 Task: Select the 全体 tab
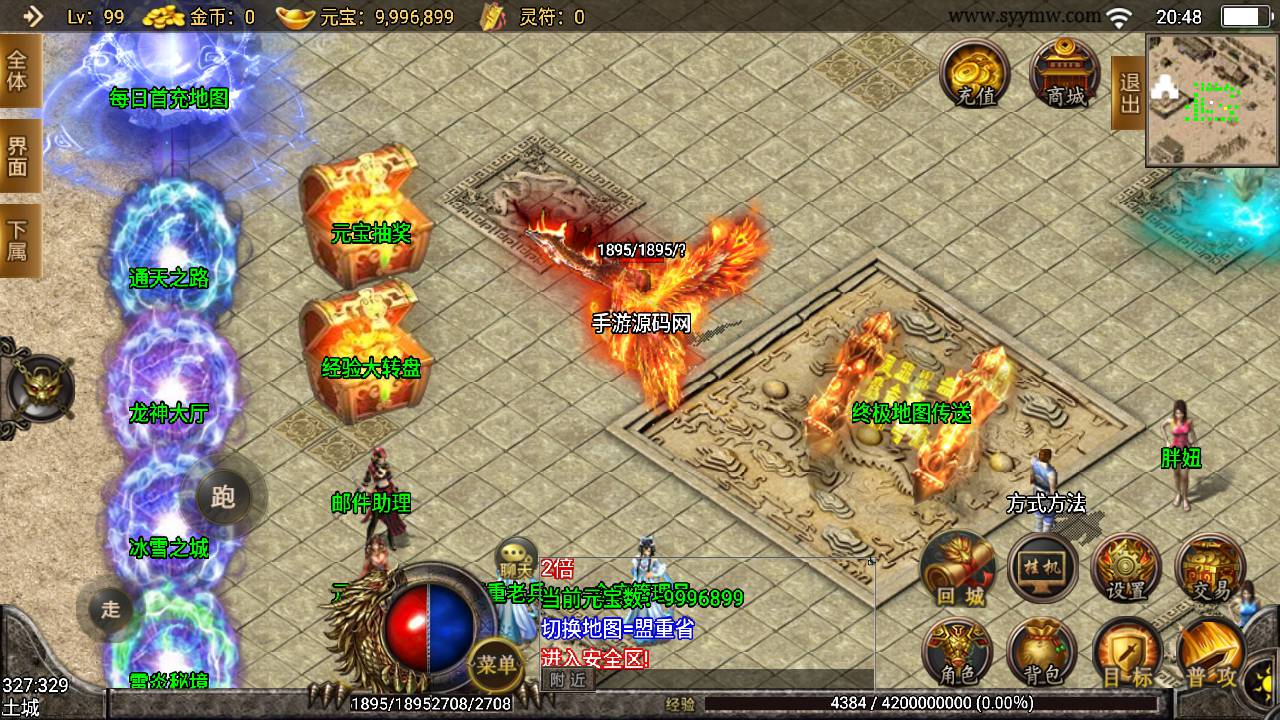click(x=19, y=70)
